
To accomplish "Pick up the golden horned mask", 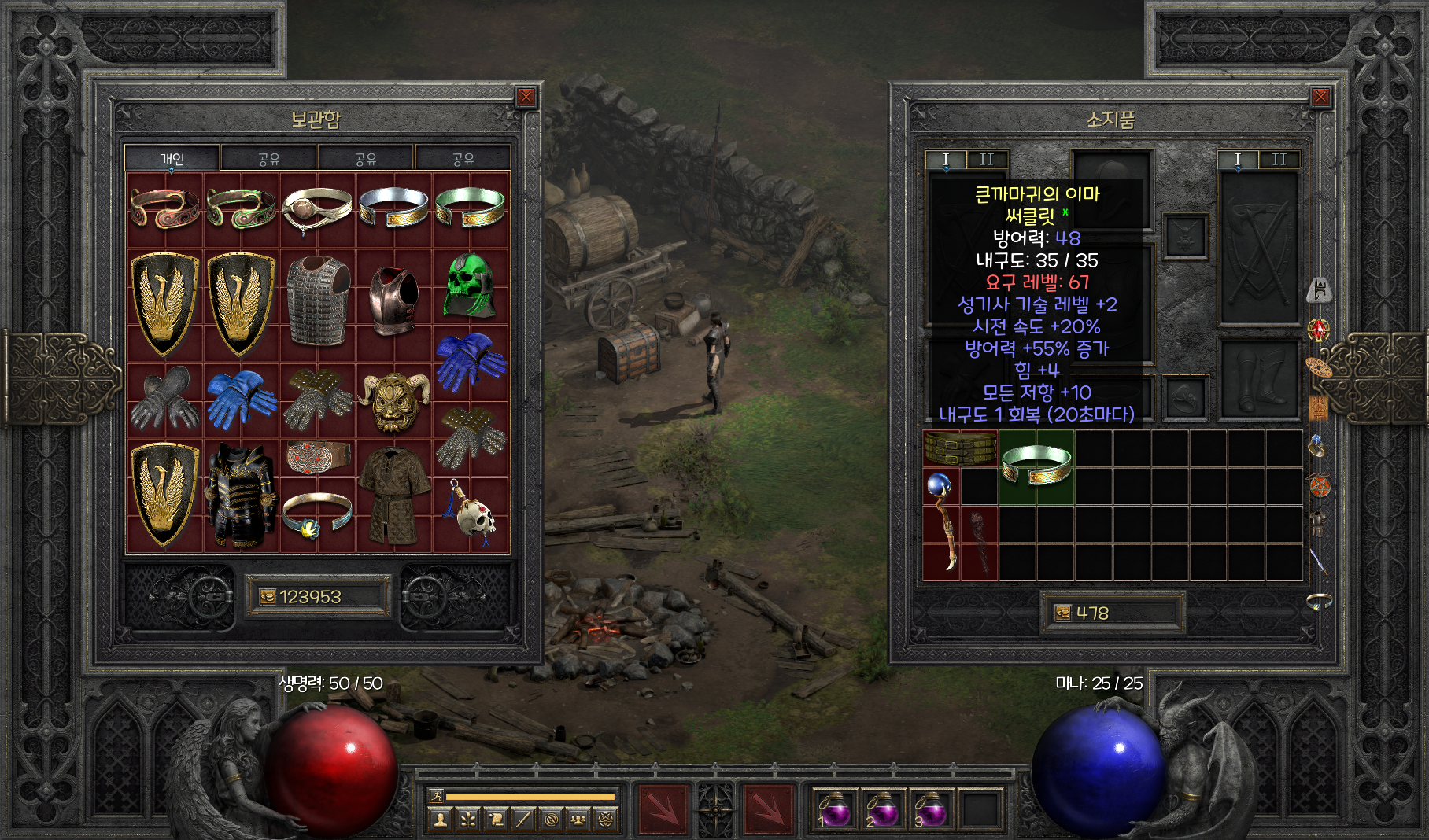I will coord(394,401).
